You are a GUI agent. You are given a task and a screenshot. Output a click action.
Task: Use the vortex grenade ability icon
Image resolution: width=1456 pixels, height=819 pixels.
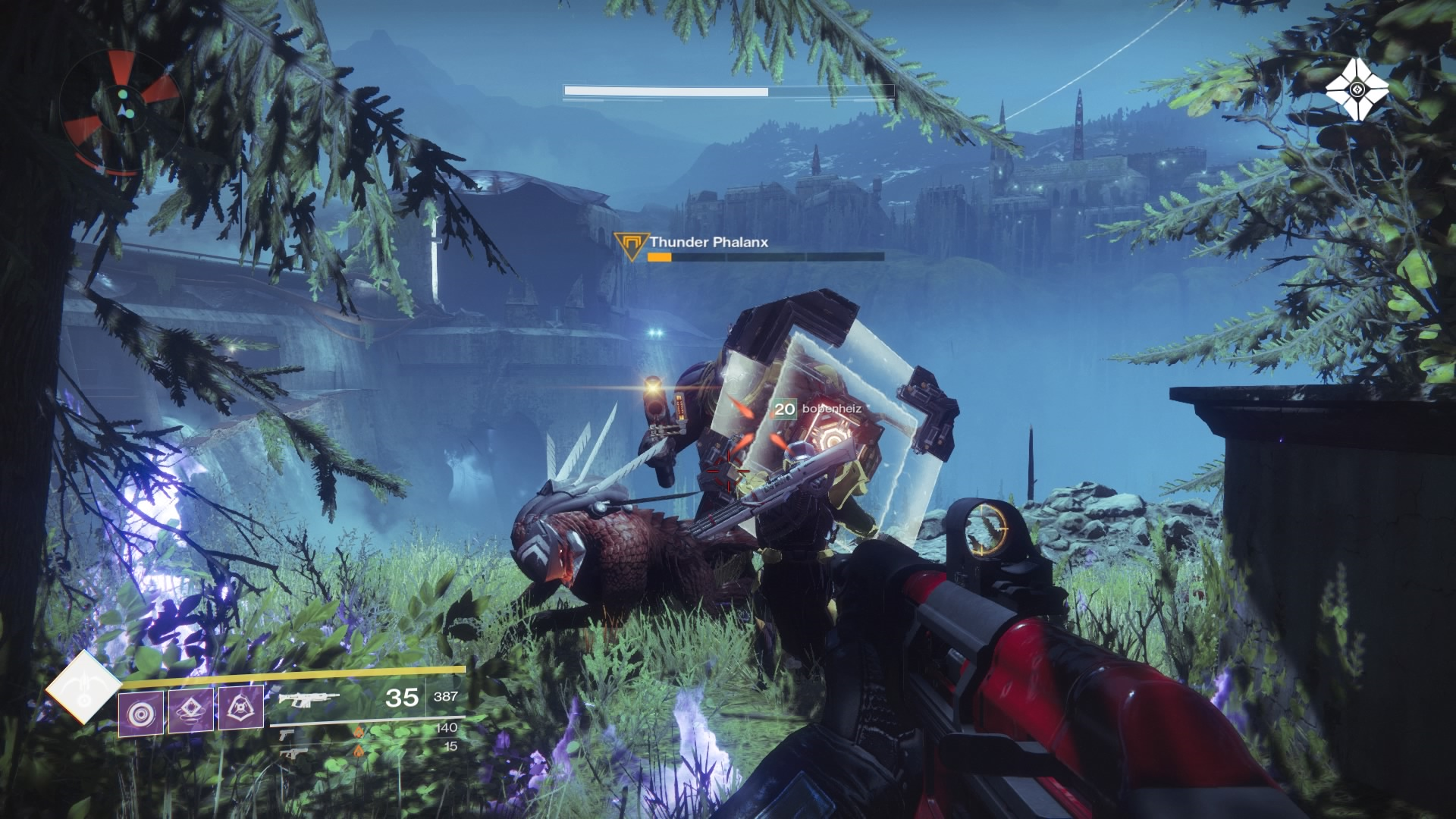pyautogui.click(x=140, y=714)
